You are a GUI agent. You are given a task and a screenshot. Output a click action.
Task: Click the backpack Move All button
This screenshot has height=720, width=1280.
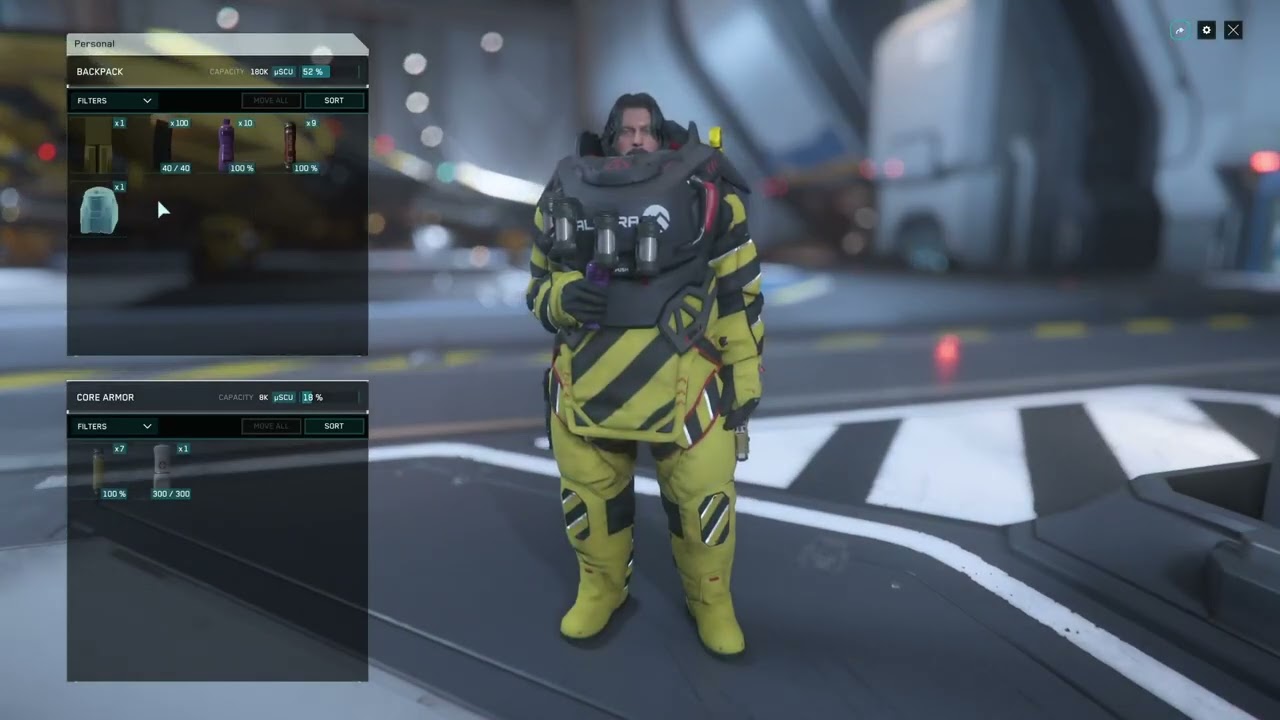click(271, 101)
